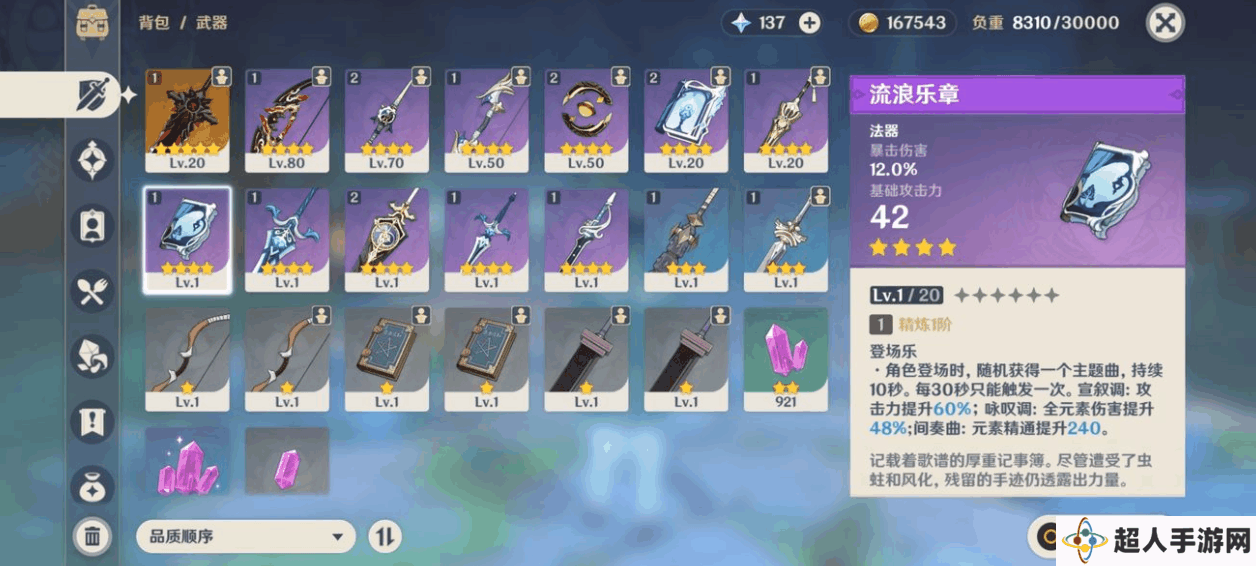Viewport: 1256px width, 566px height.
Task: Select the weapons tab with sword icon
Action: point(92,95)
